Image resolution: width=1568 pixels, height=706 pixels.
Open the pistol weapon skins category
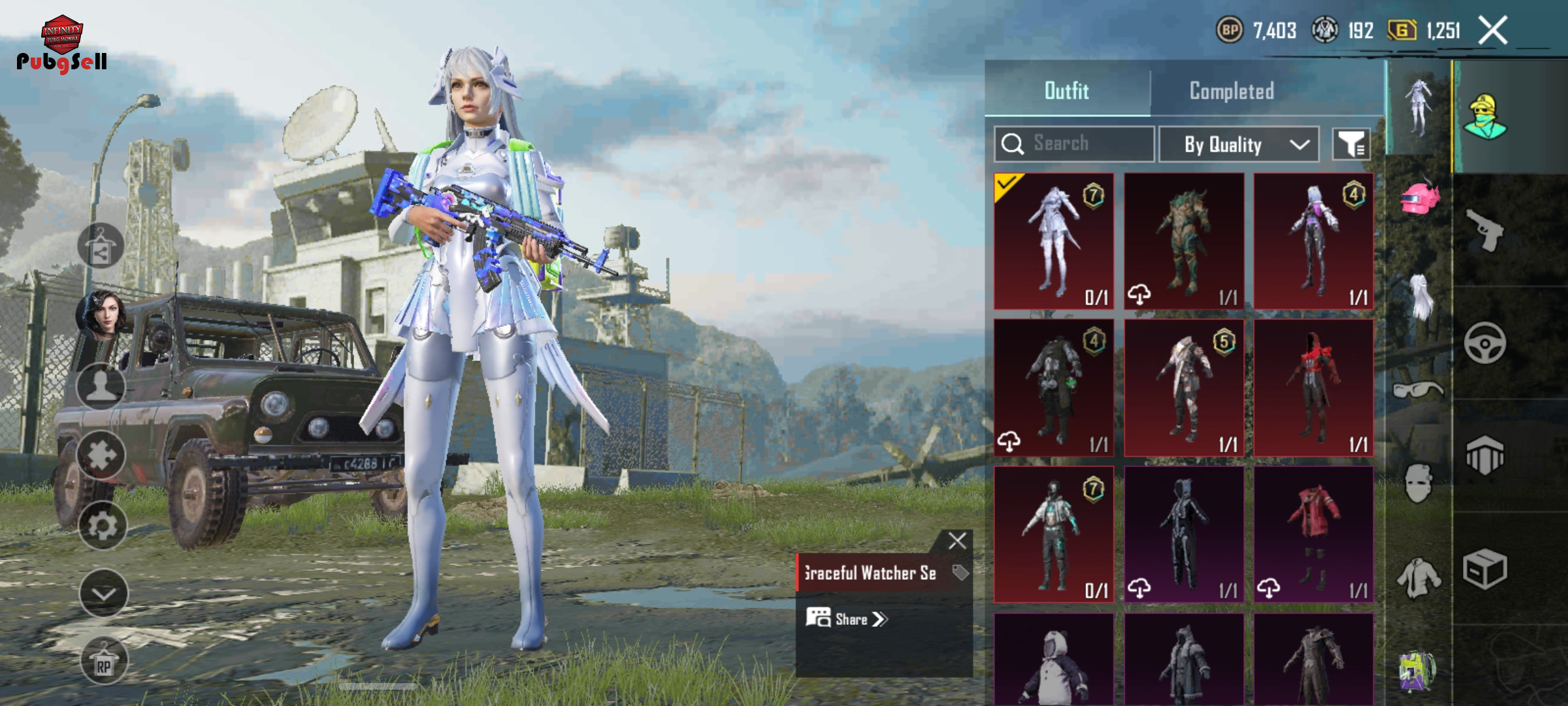click(1485, 230)
